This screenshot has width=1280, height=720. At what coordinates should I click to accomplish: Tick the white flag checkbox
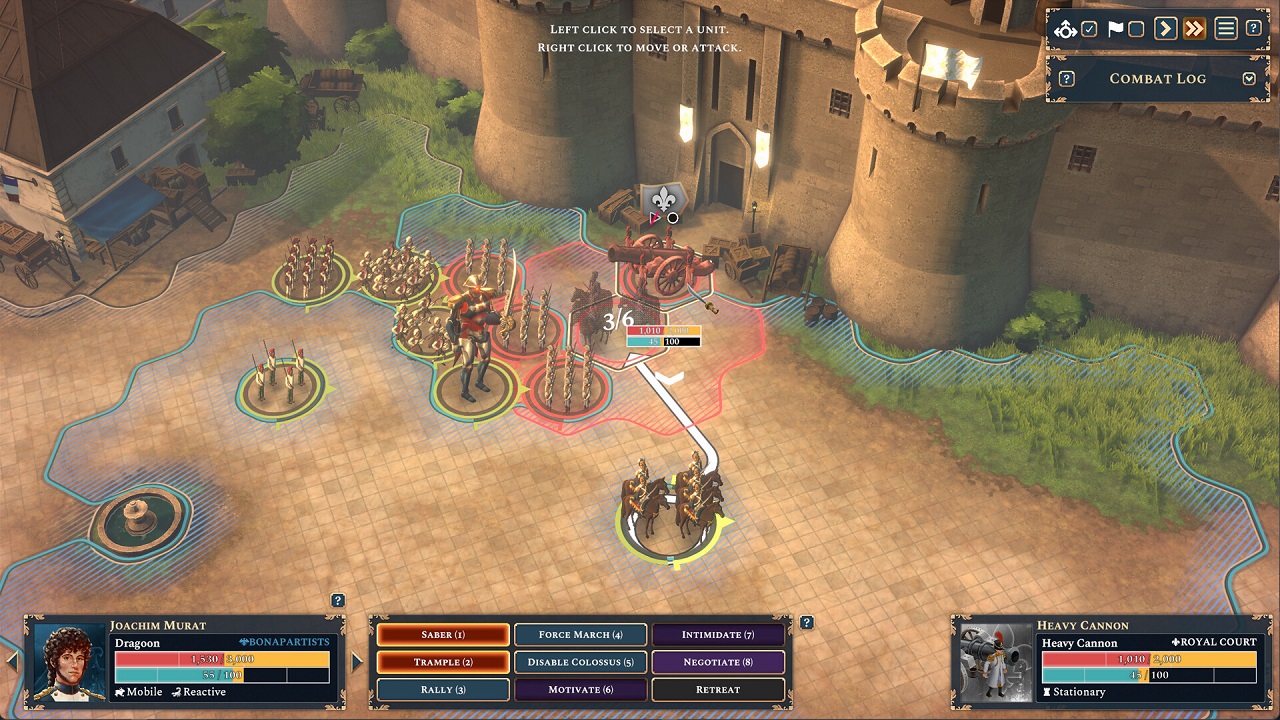click(x=1136, y=29)
